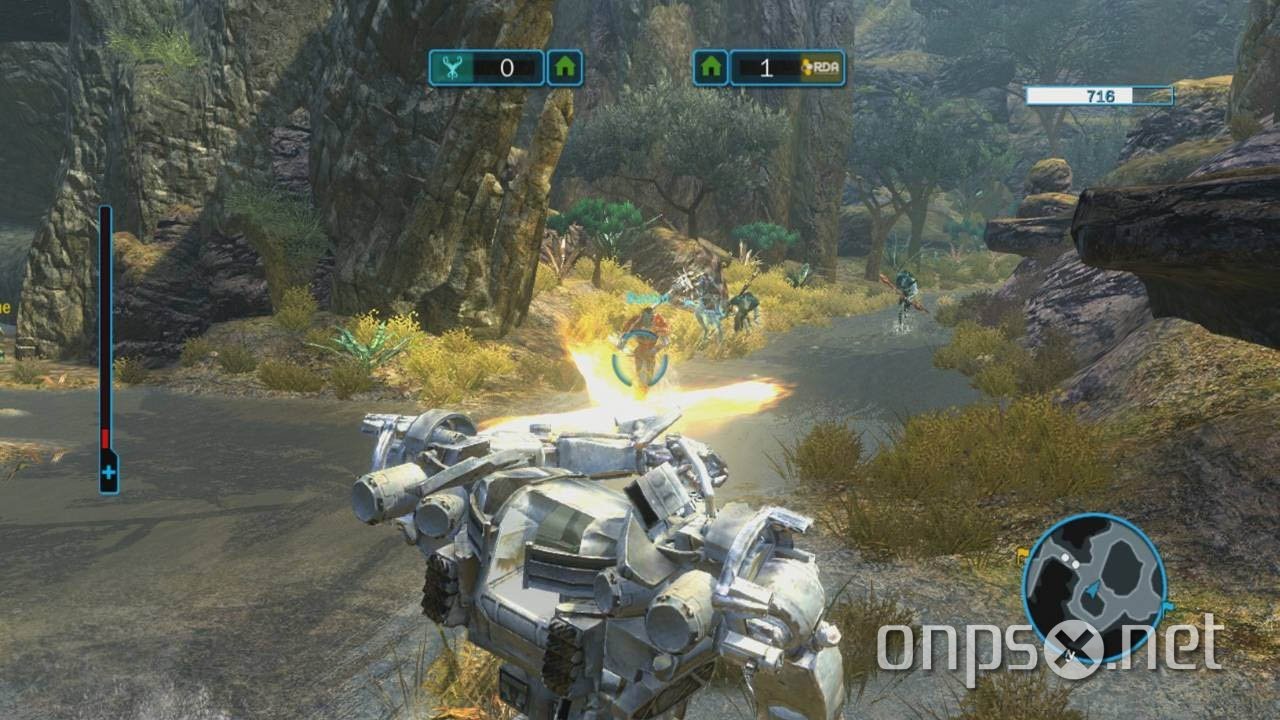
Task: Click the red segment on the vertical health bar
Action: pos(105,438)
